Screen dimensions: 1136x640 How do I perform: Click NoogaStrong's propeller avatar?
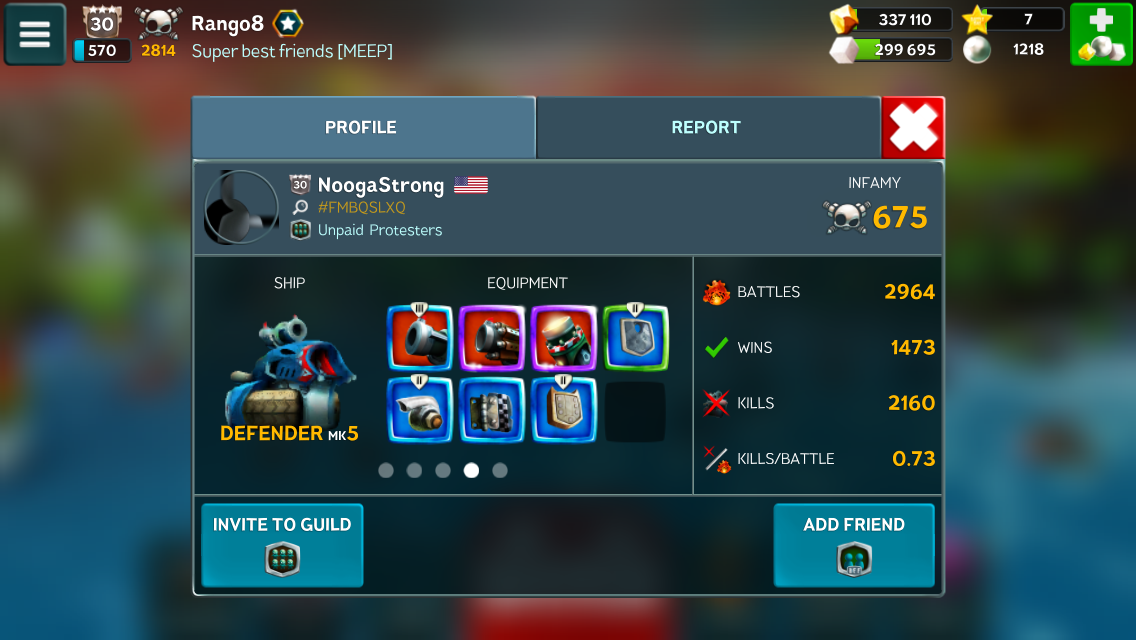[241, 207]
